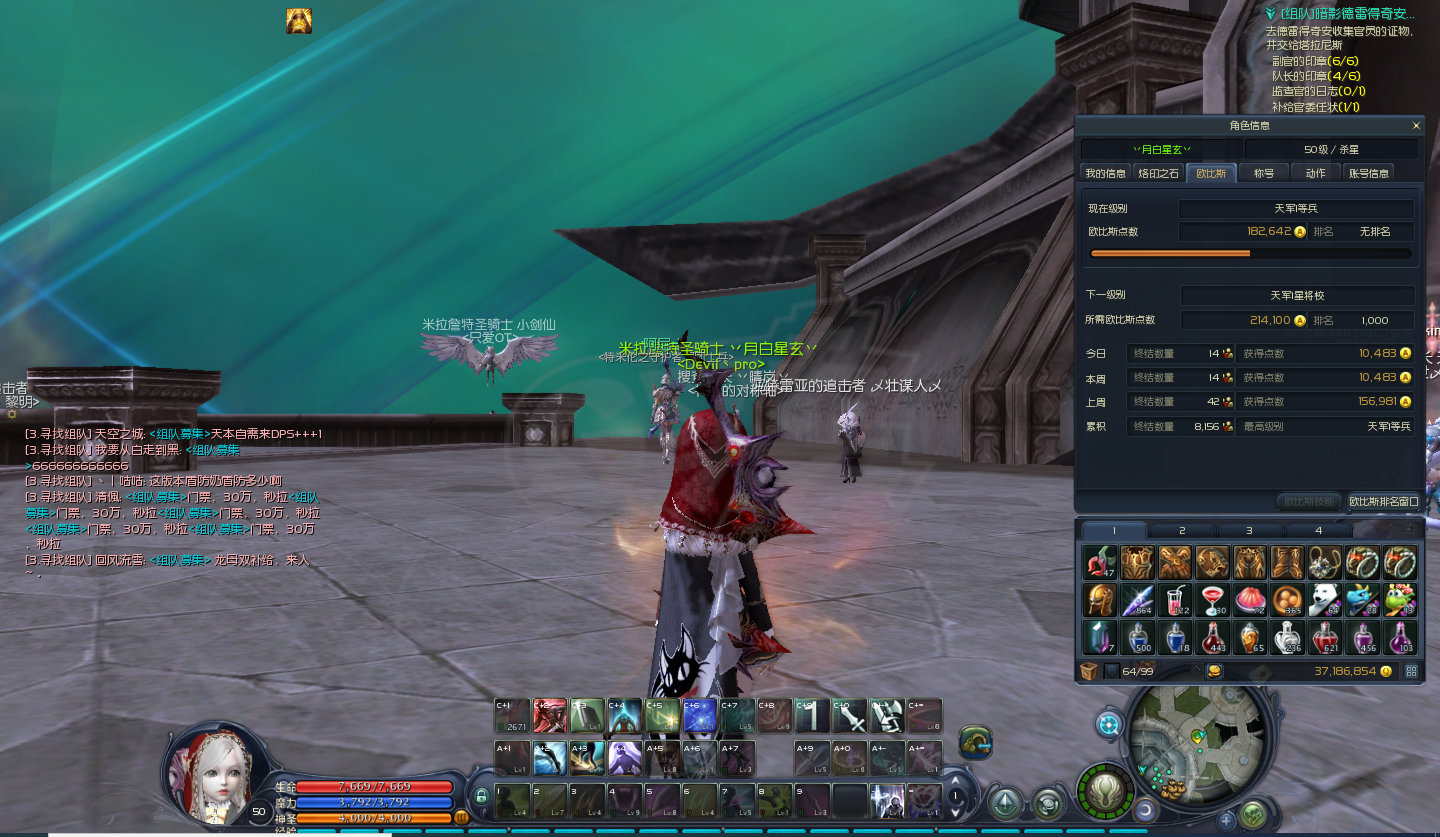Open the 账号信息 account info tab
The width and height of the screenshot is (1440, 837).
point(1368,173)
